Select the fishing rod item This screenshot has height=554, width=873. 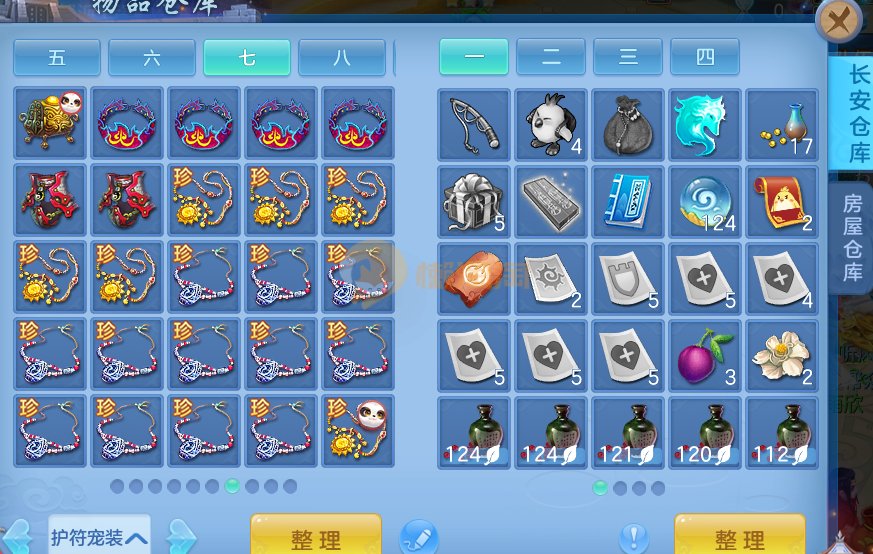point(474,124)
